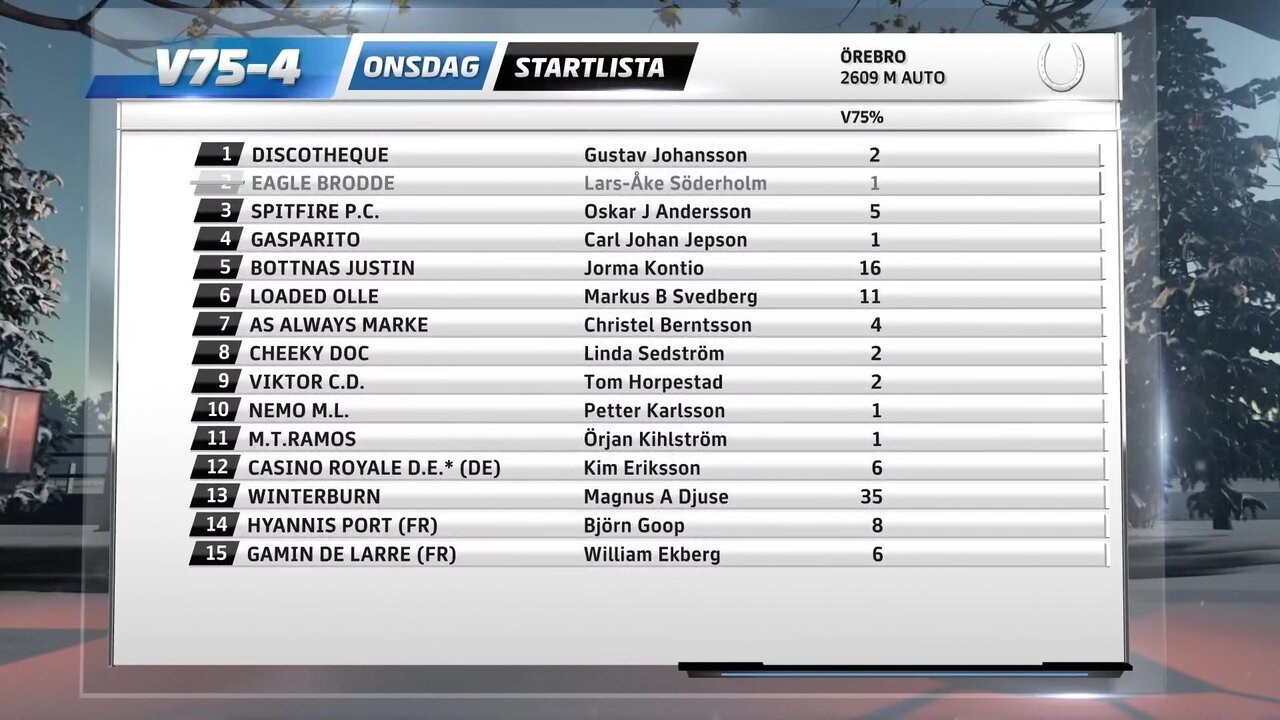Image resolution: width=1280 pixels, height=720 pixels.
Task: Select the Gamin De Larre entry
Action: pos(351,554)
